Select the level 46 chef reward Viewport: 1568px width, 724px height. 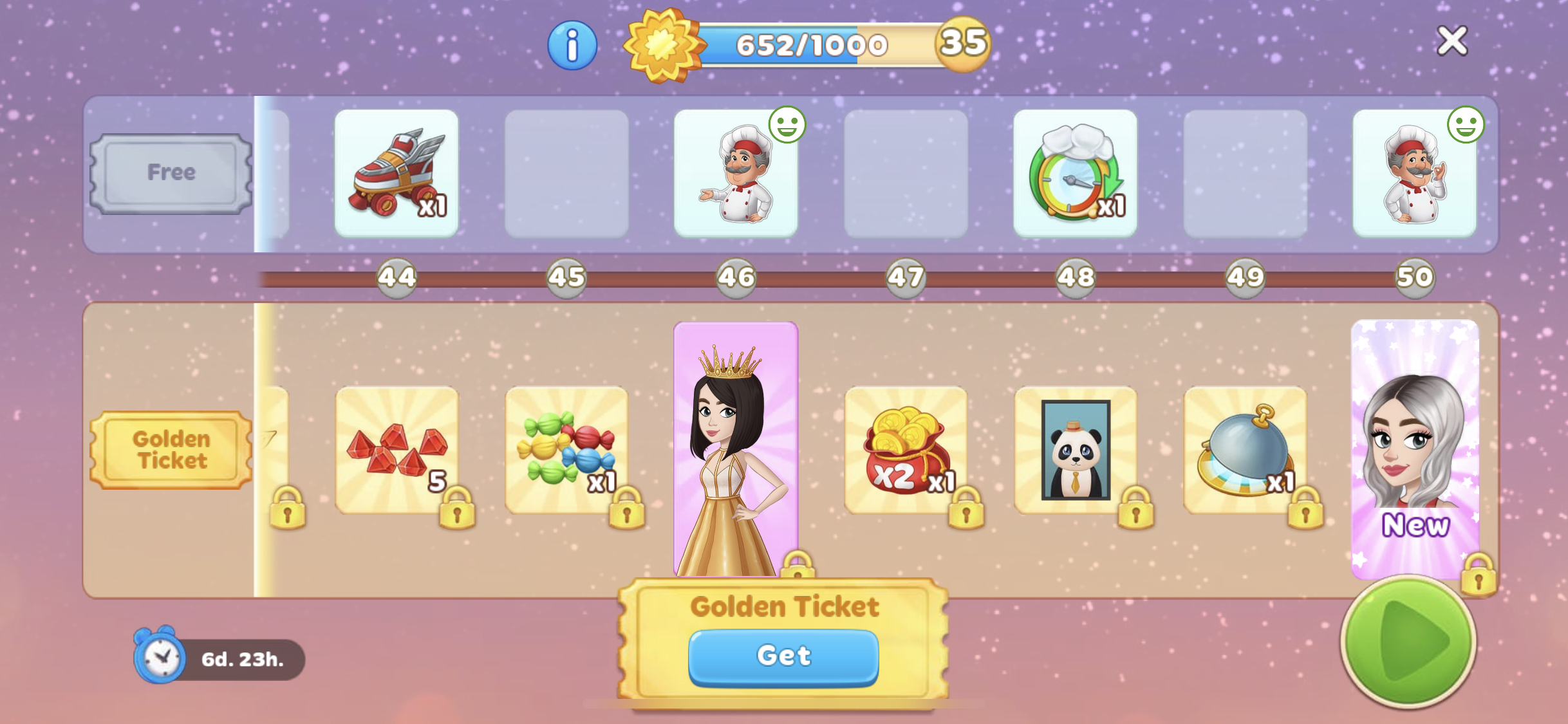(x=736, y=172)
